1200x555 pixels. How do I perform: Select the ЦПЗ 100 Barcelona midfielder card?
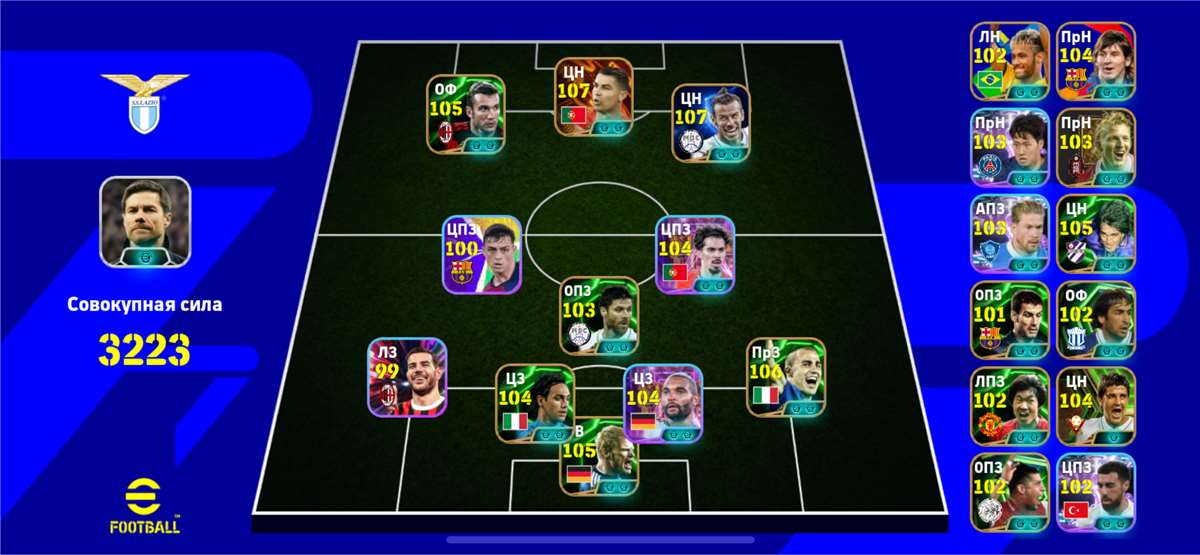(483, 254)
